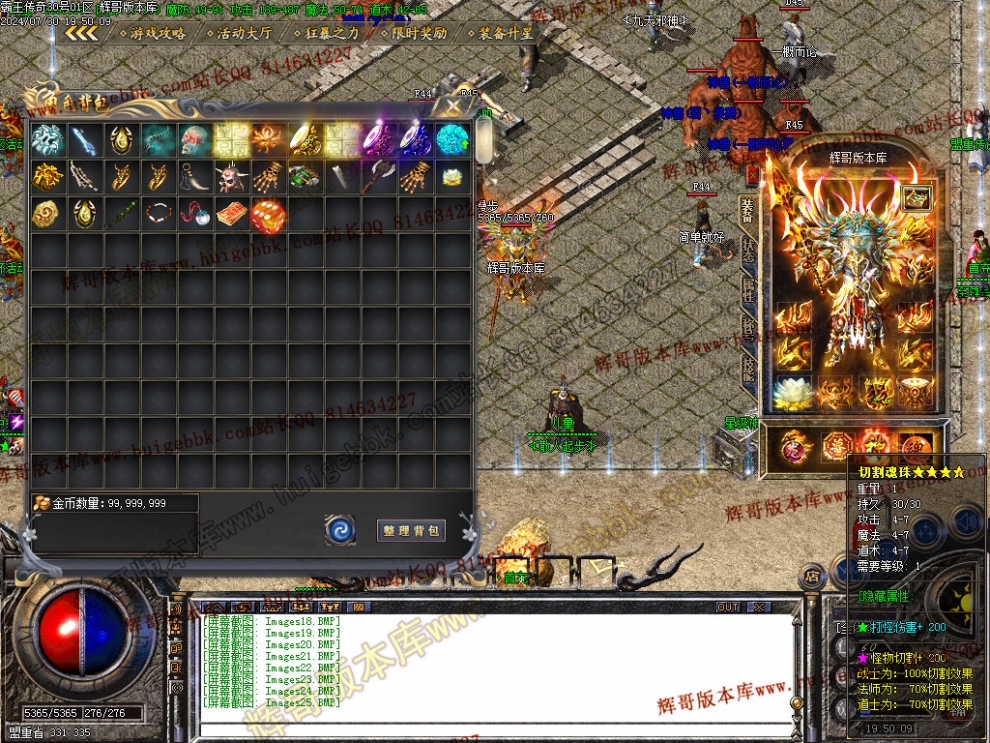This screenshot has width=990, height=743.
Task: Select the skull item in the top row
Action: point(194,140)
